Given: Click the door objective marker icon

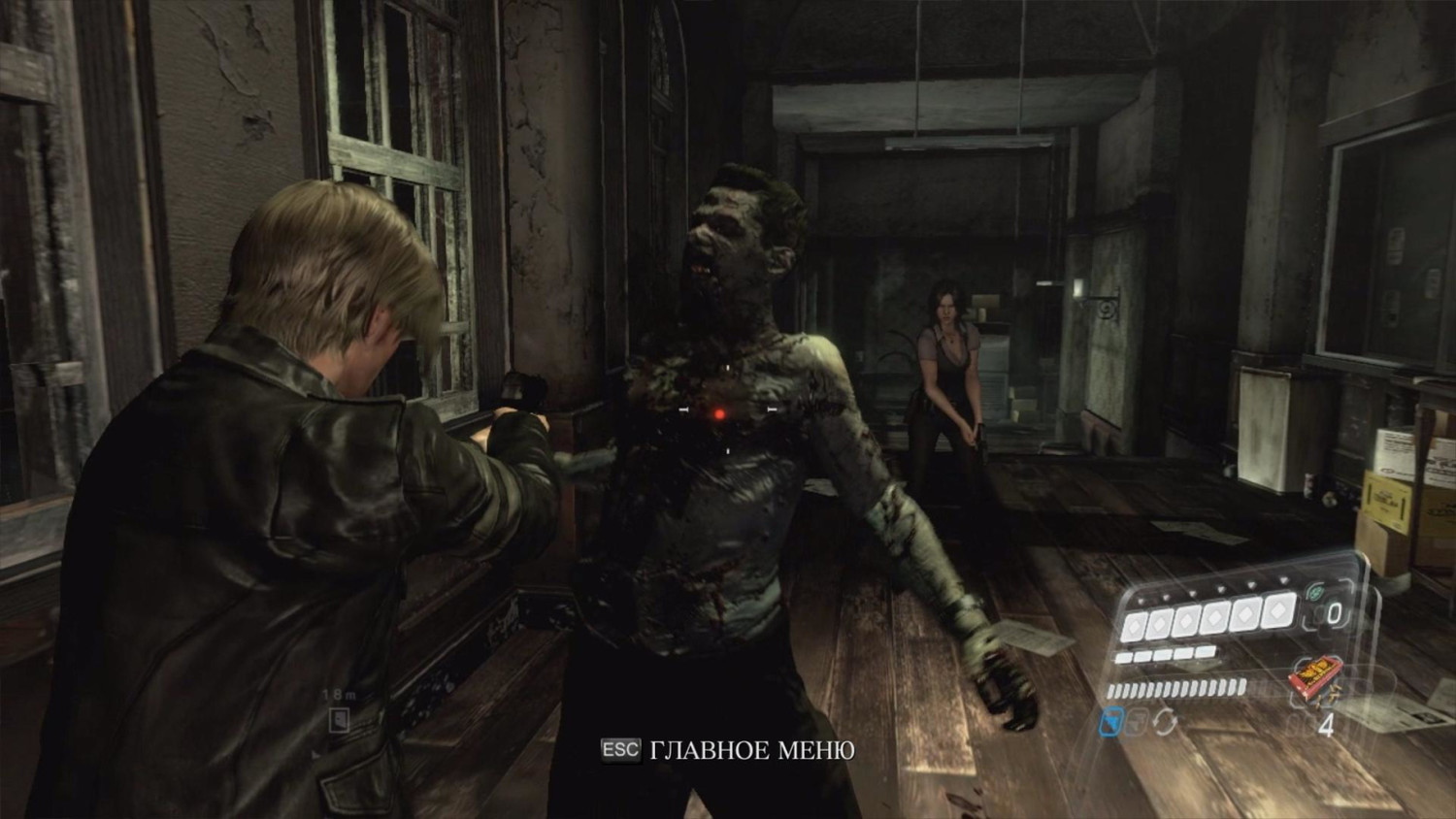Looking at the screenshot, I should 339,719.
